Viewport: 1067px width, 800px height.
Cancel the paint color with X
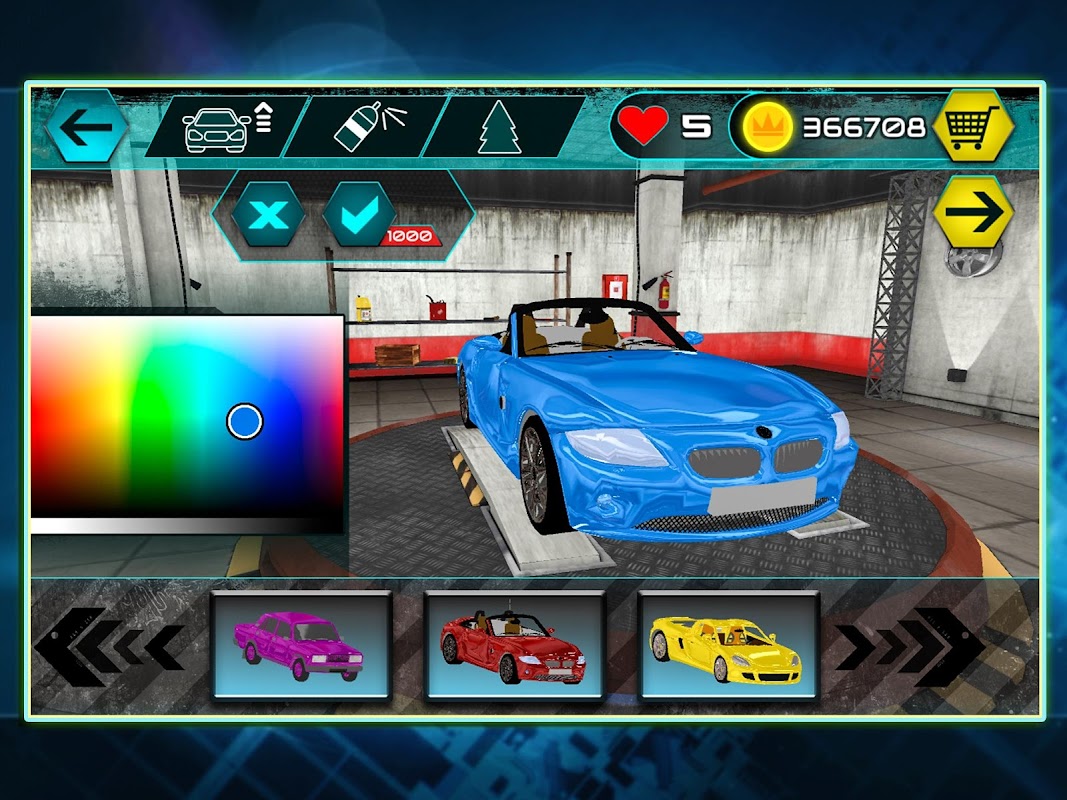point(268,213)
